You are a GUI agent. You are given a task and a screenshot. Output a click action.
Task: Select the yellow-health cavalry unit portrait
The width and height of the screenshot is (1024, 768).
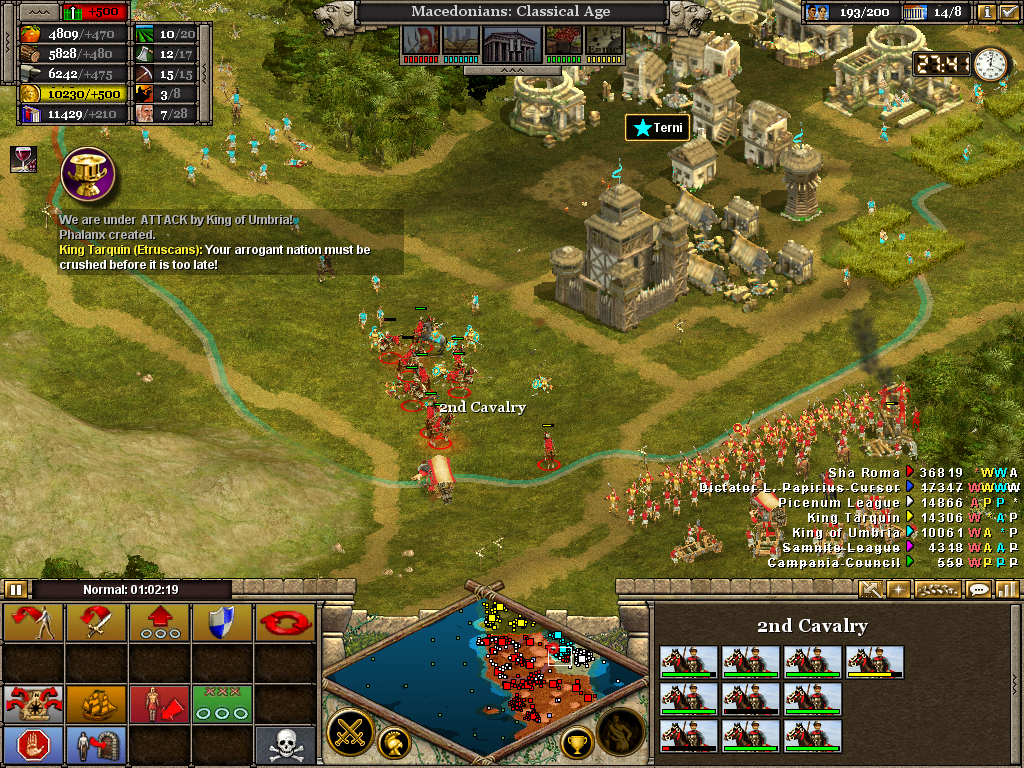(874, 661)
